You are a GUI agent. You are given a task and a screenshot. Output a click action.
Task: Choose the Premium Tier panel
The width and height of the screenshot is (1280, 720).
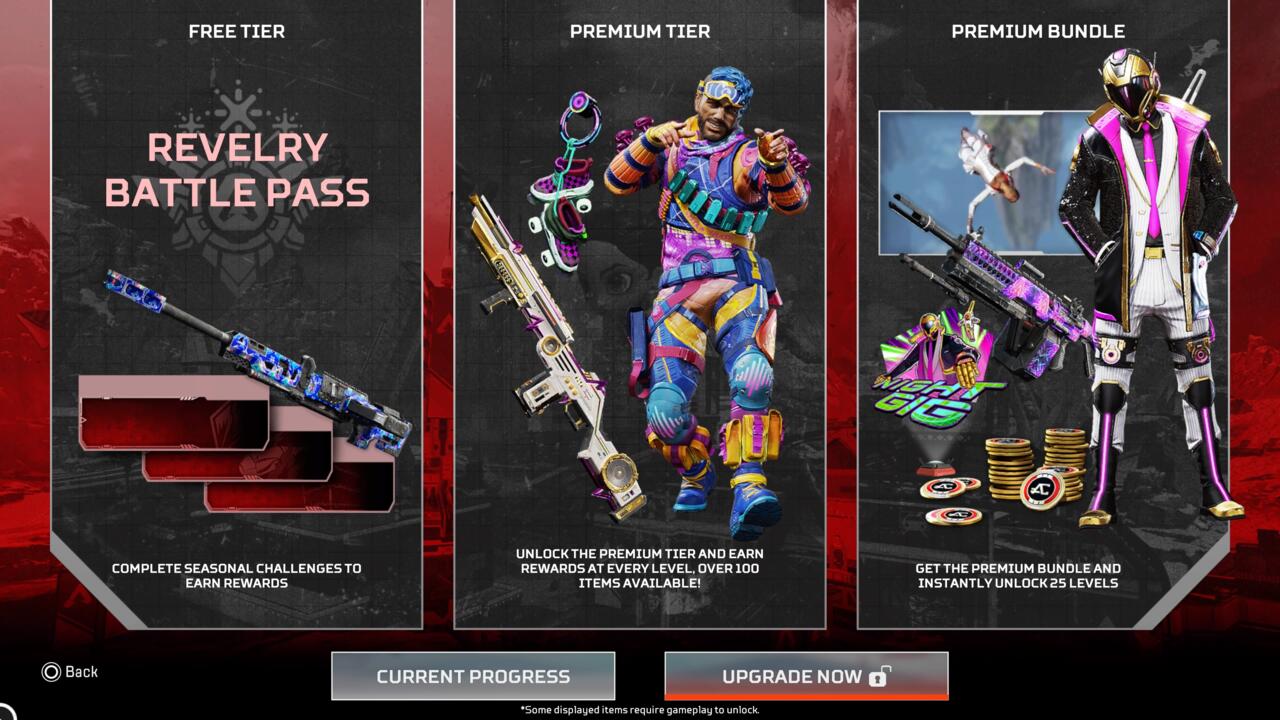click(640, 314)
